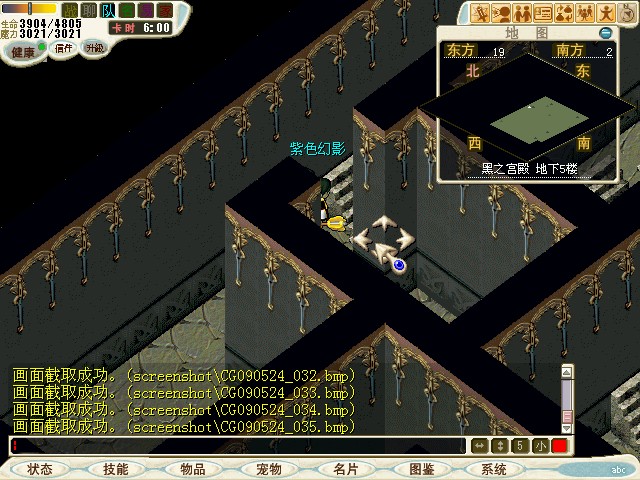
Task: Open the 技能 skills menu
Action: tap(116, 469)
